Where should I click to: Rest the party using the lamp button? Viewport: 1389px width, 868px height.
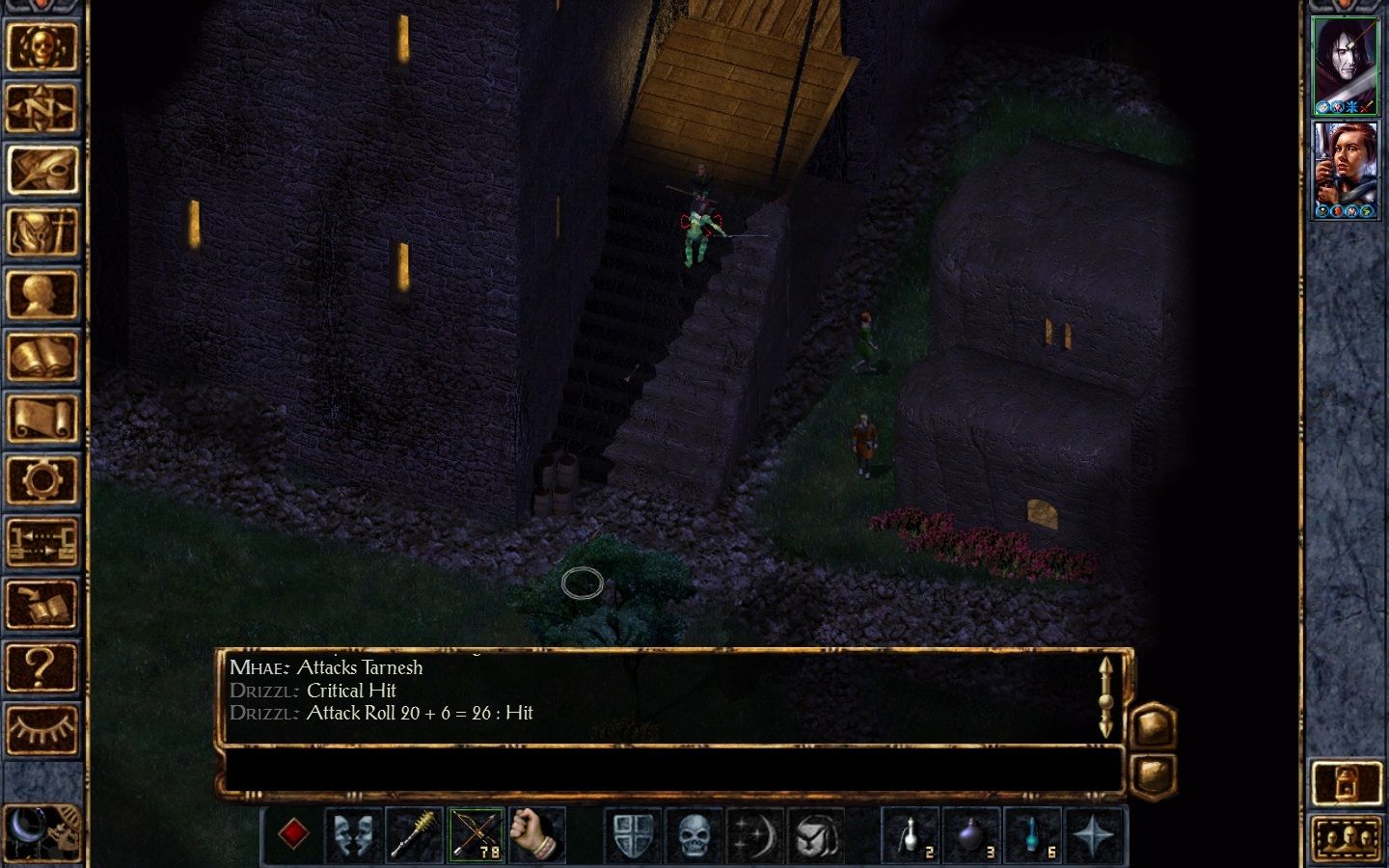point(1347,781)
